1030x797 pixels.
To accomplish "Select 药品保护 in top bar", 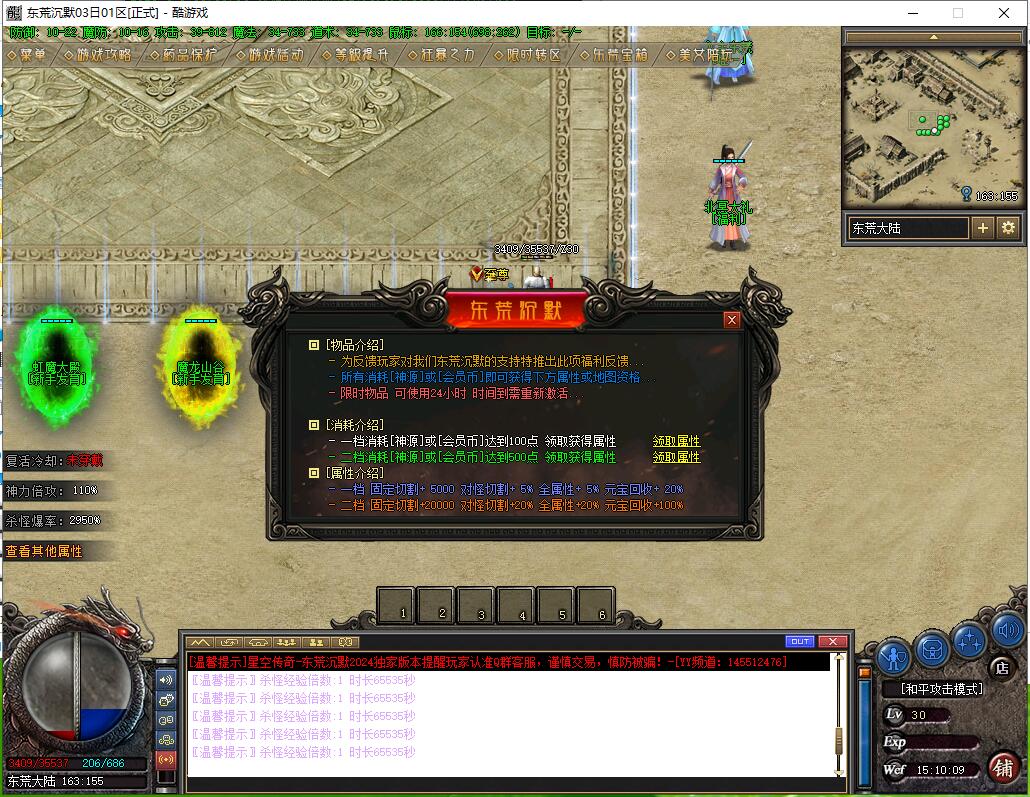I will tap(183, 55).
